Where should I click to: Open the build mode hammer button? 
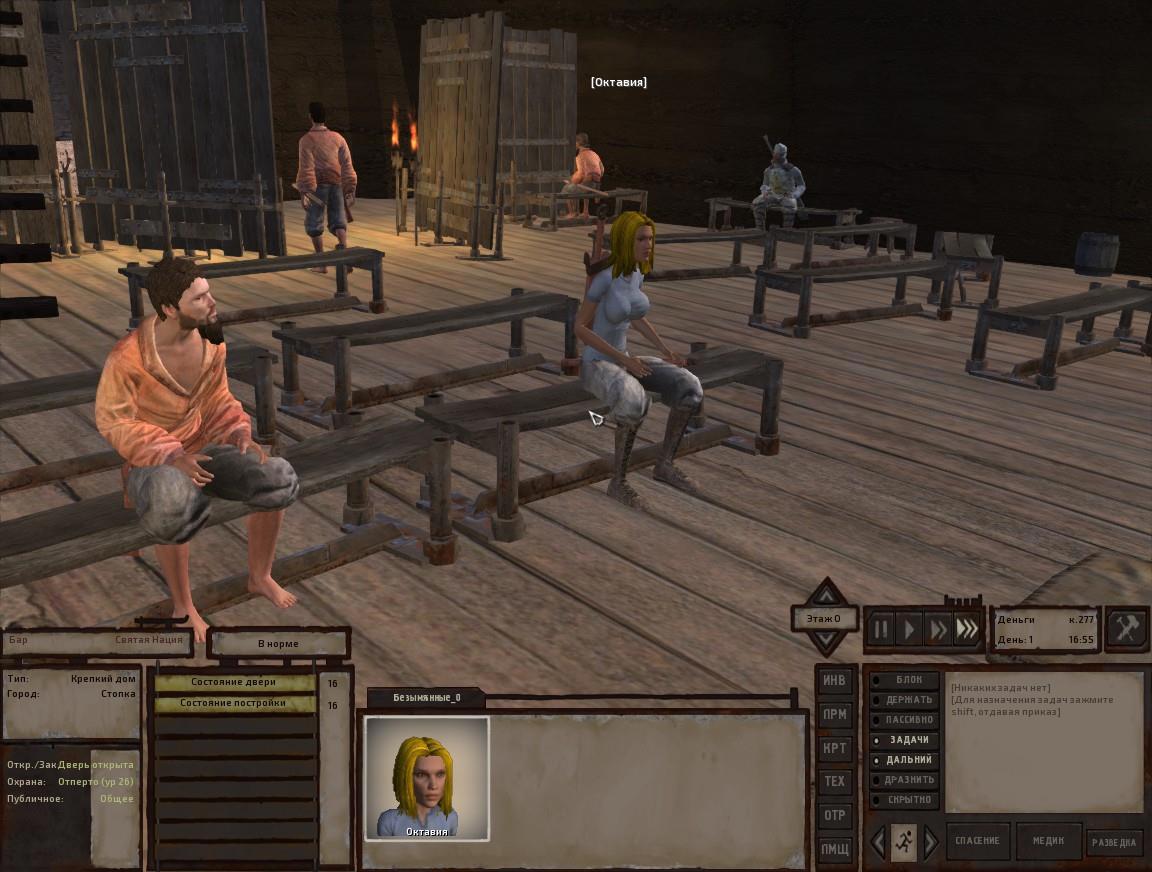[1127, 628]
